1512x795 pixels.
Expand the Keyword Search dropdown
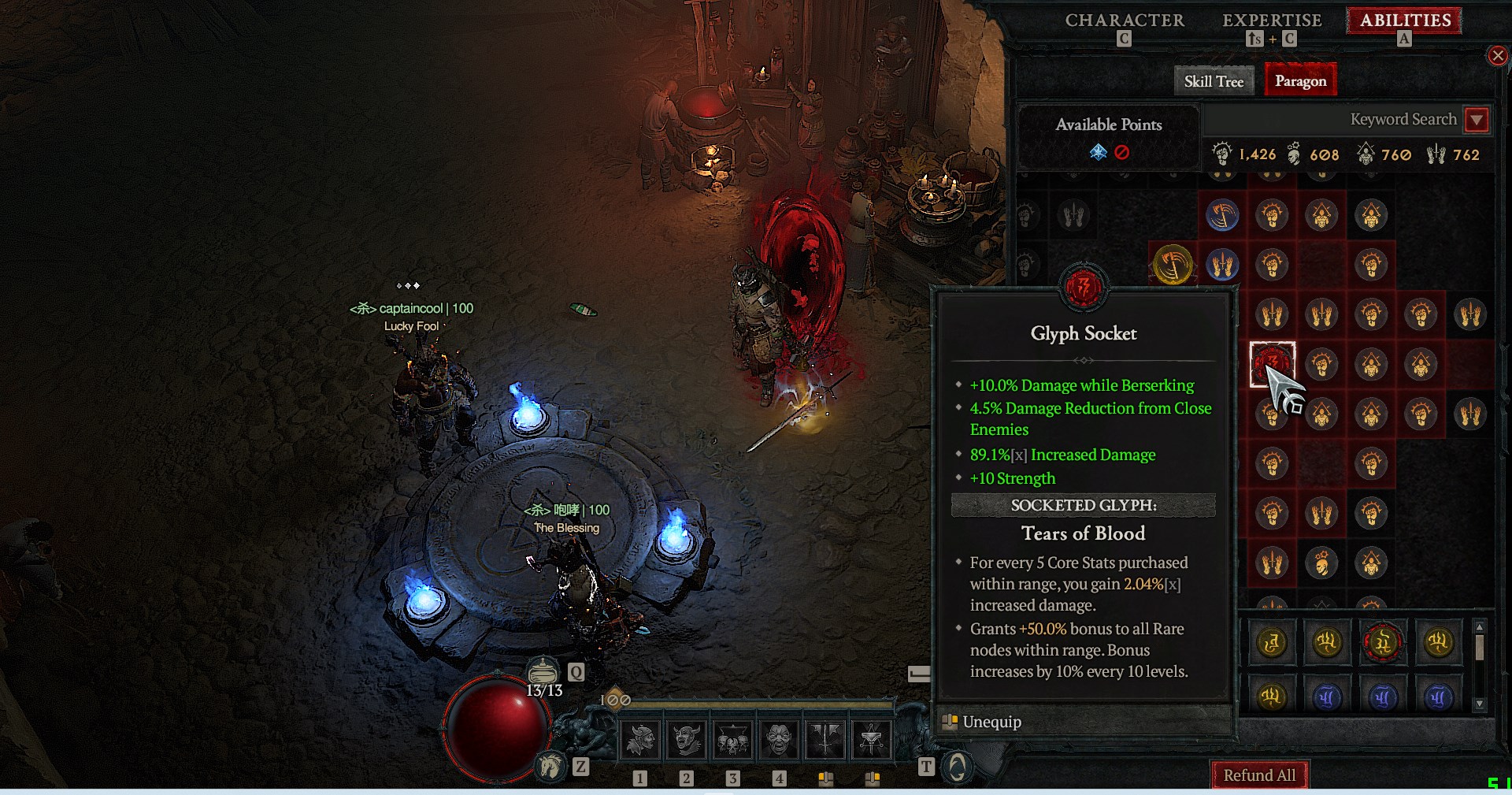click(1477, 120)
